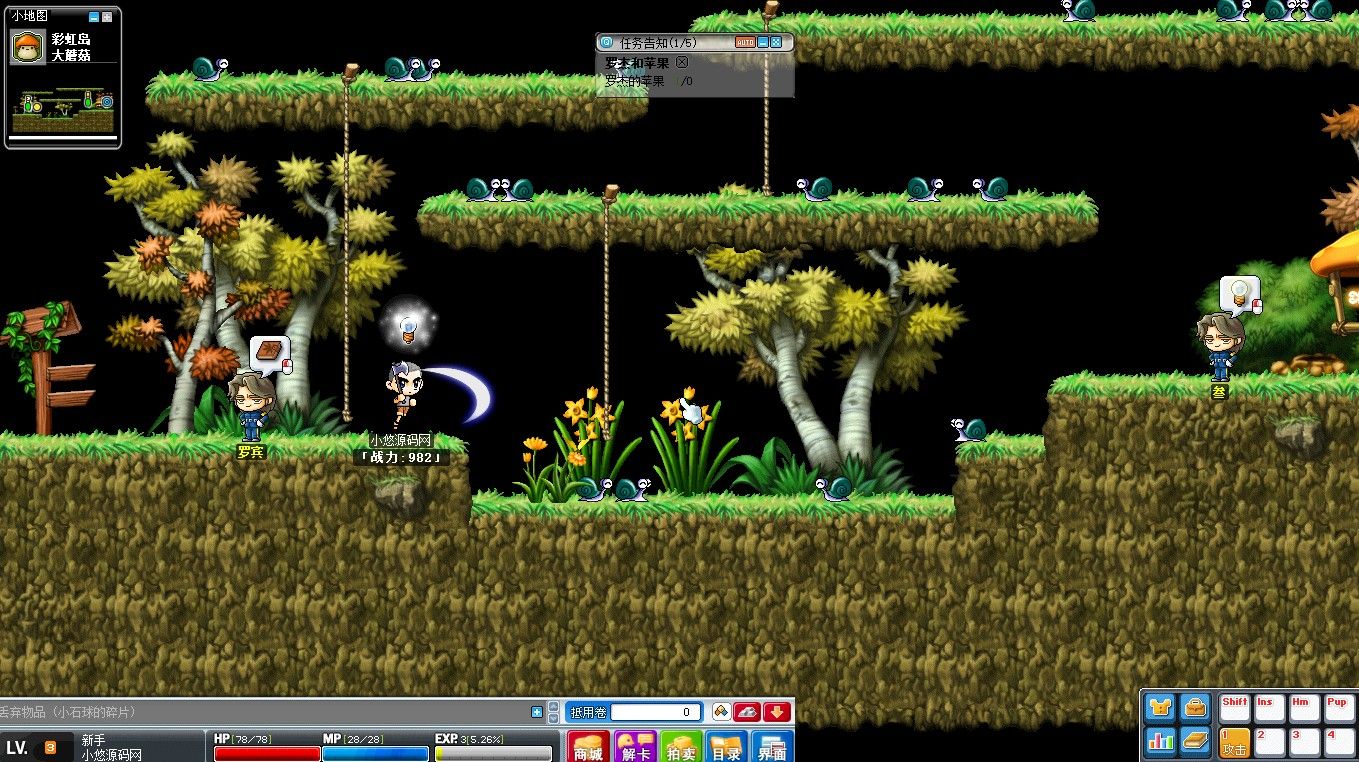Click the minimap map preview

62,111
